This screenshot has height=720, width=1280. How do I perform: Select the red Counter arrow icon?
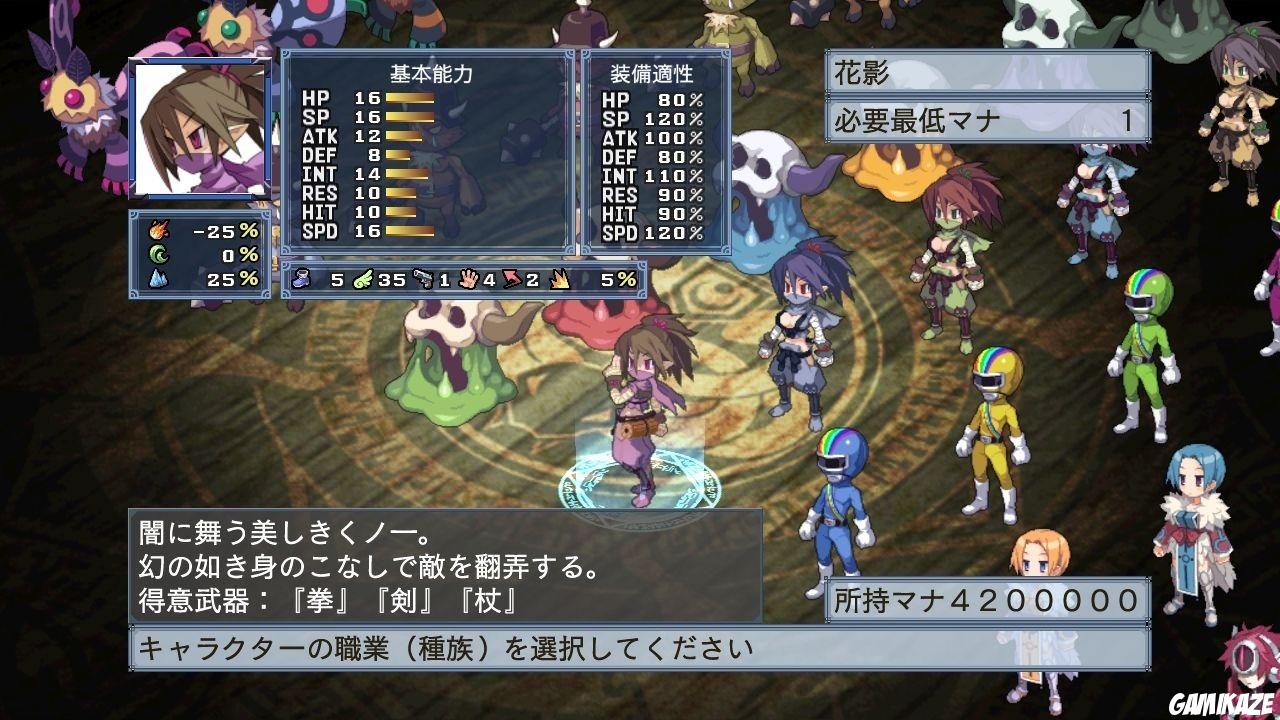[x=512, y=282]
